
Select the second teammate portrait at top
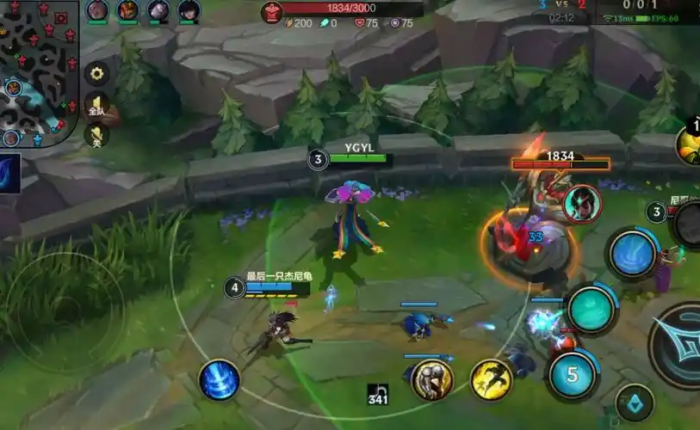[128, 11]
